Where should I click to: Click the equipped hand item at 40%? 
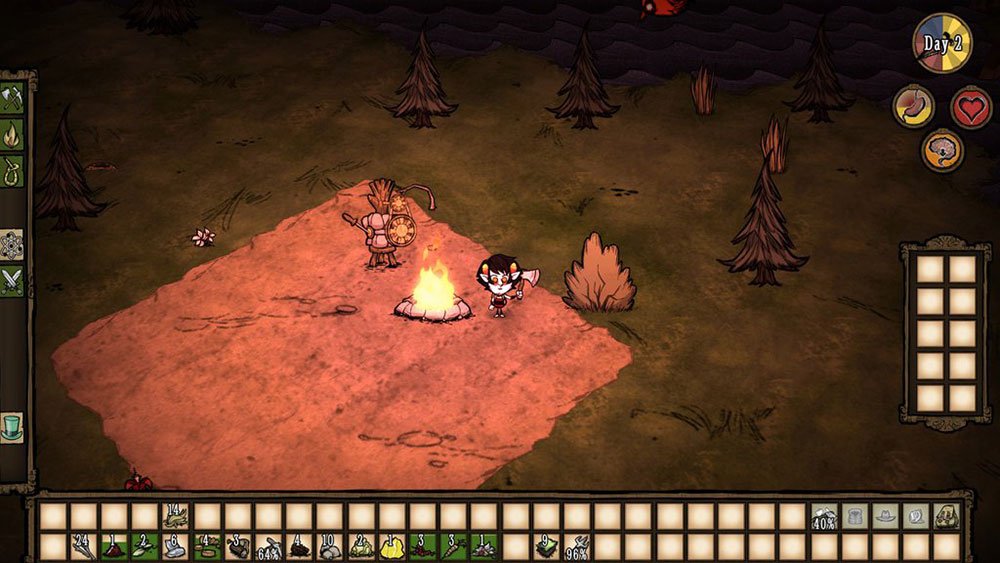point(824,516)
